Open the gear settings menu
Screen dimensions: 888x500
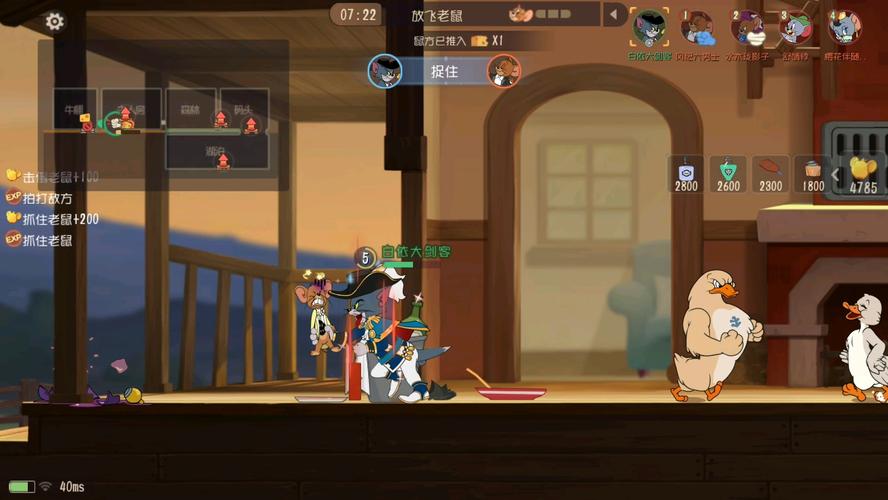55,21
